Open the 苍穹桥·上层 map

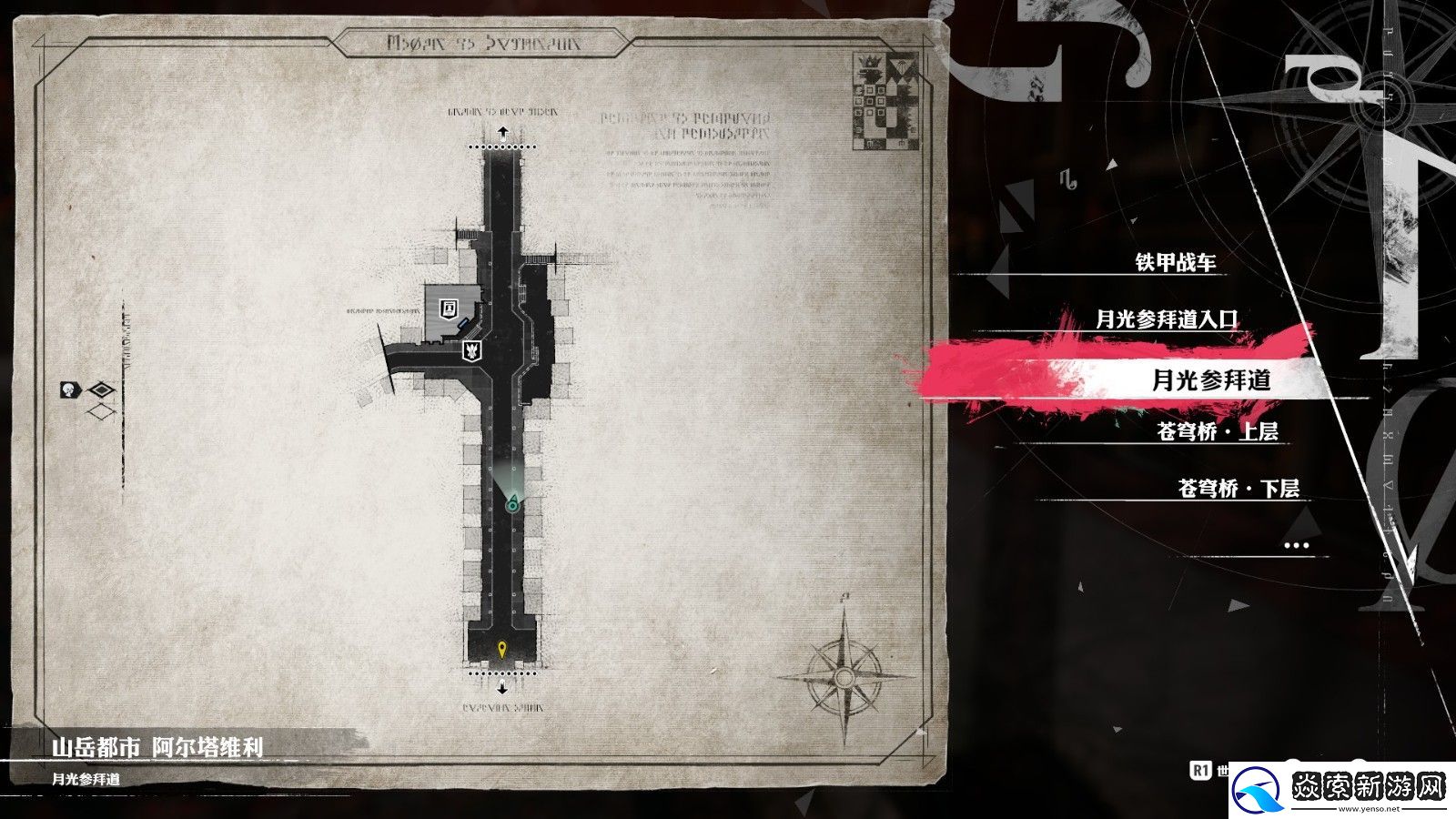tap(1217, 431)
